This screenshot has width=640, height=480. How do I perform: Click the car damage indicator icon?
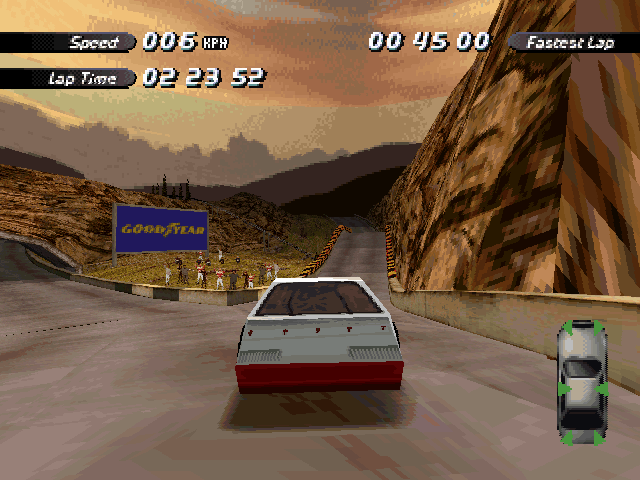click(582, 382)
